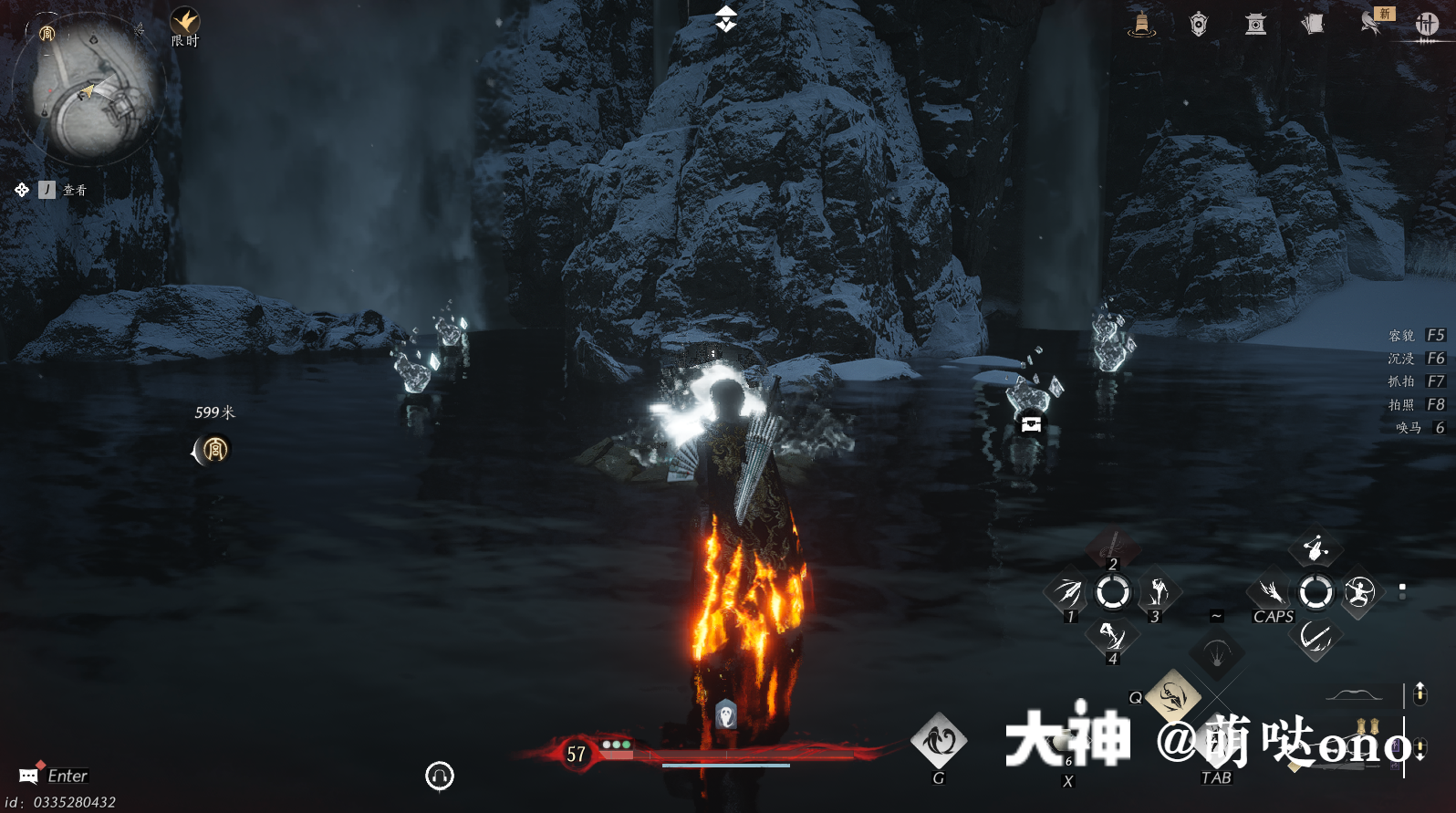Open the chat box next to Enter

click(29, 776)
